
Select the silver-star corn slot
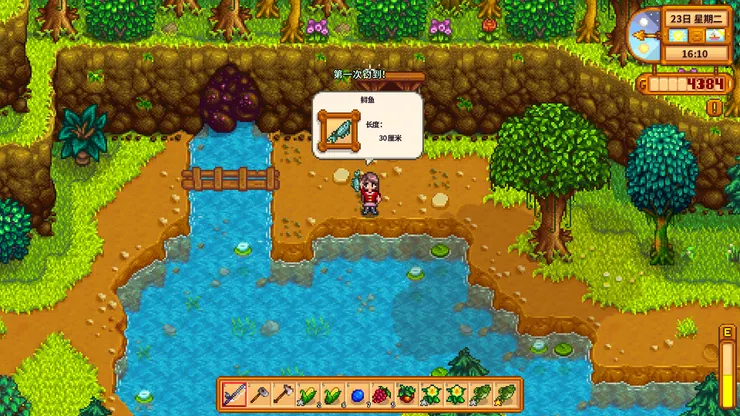308,394
